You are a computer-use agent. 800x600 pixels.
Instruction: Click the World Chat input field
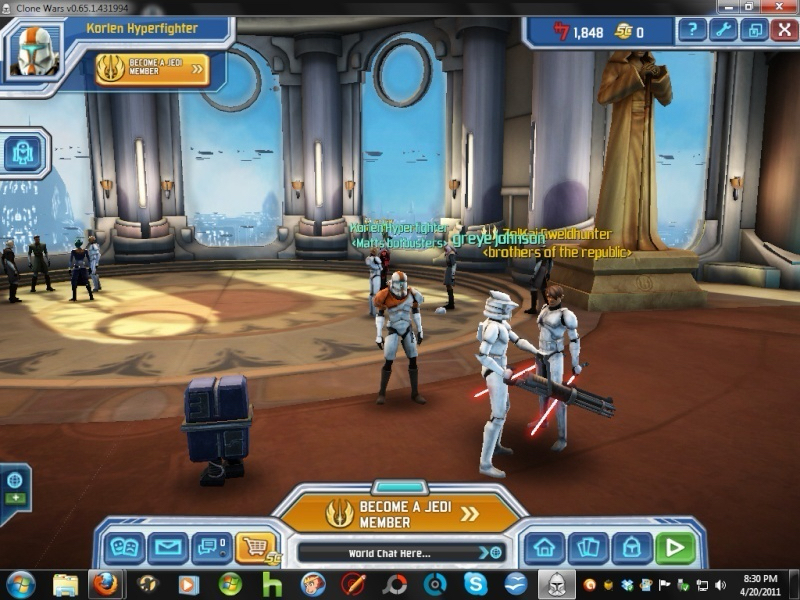(388, 553)
